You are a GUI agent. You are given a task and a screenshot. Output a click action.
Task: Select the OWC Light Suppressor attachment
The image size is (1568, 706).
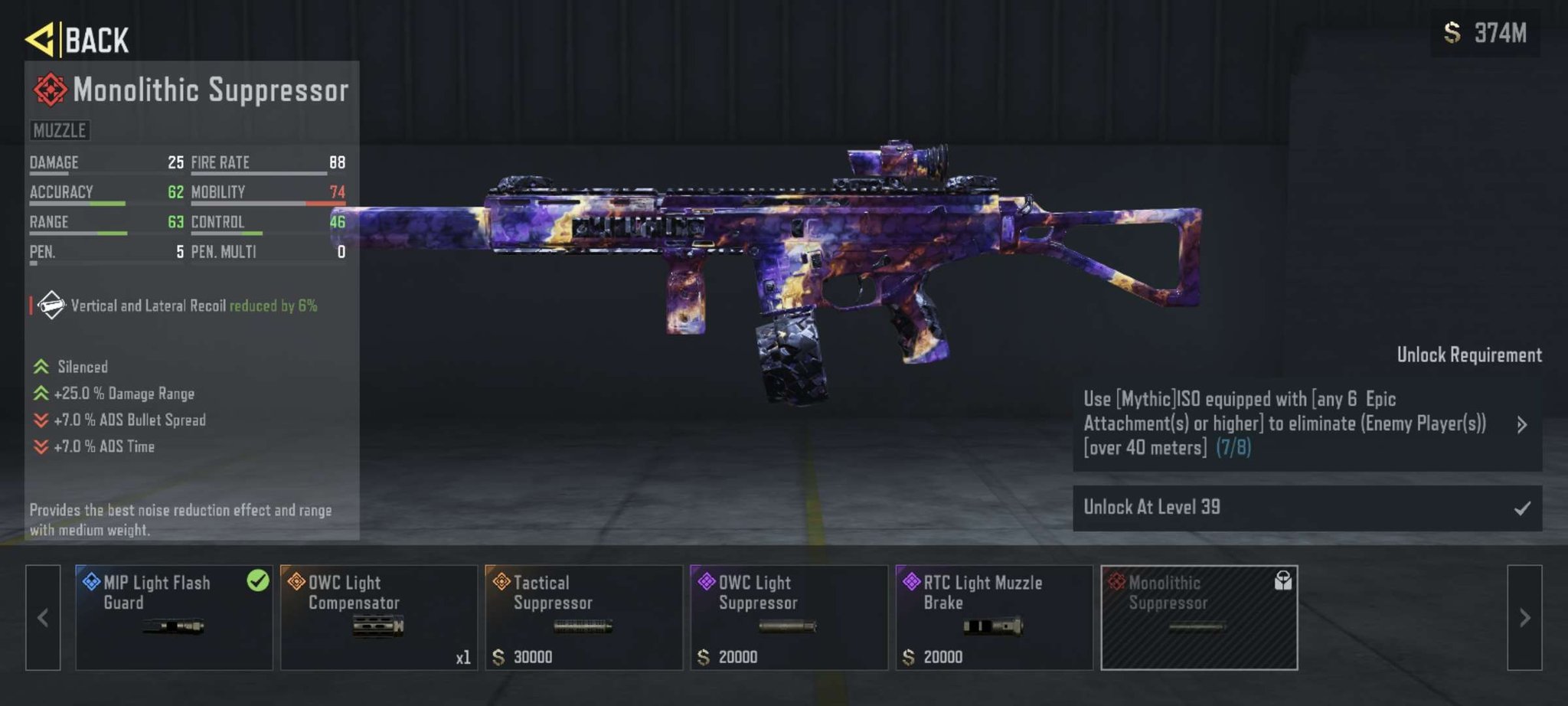tap(789, 617)
